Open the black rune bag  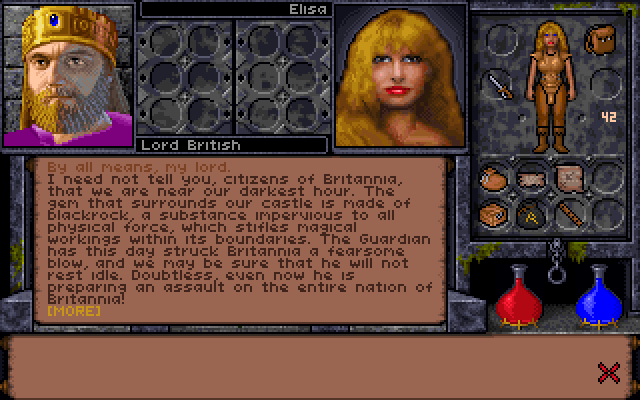pos(531,213)
